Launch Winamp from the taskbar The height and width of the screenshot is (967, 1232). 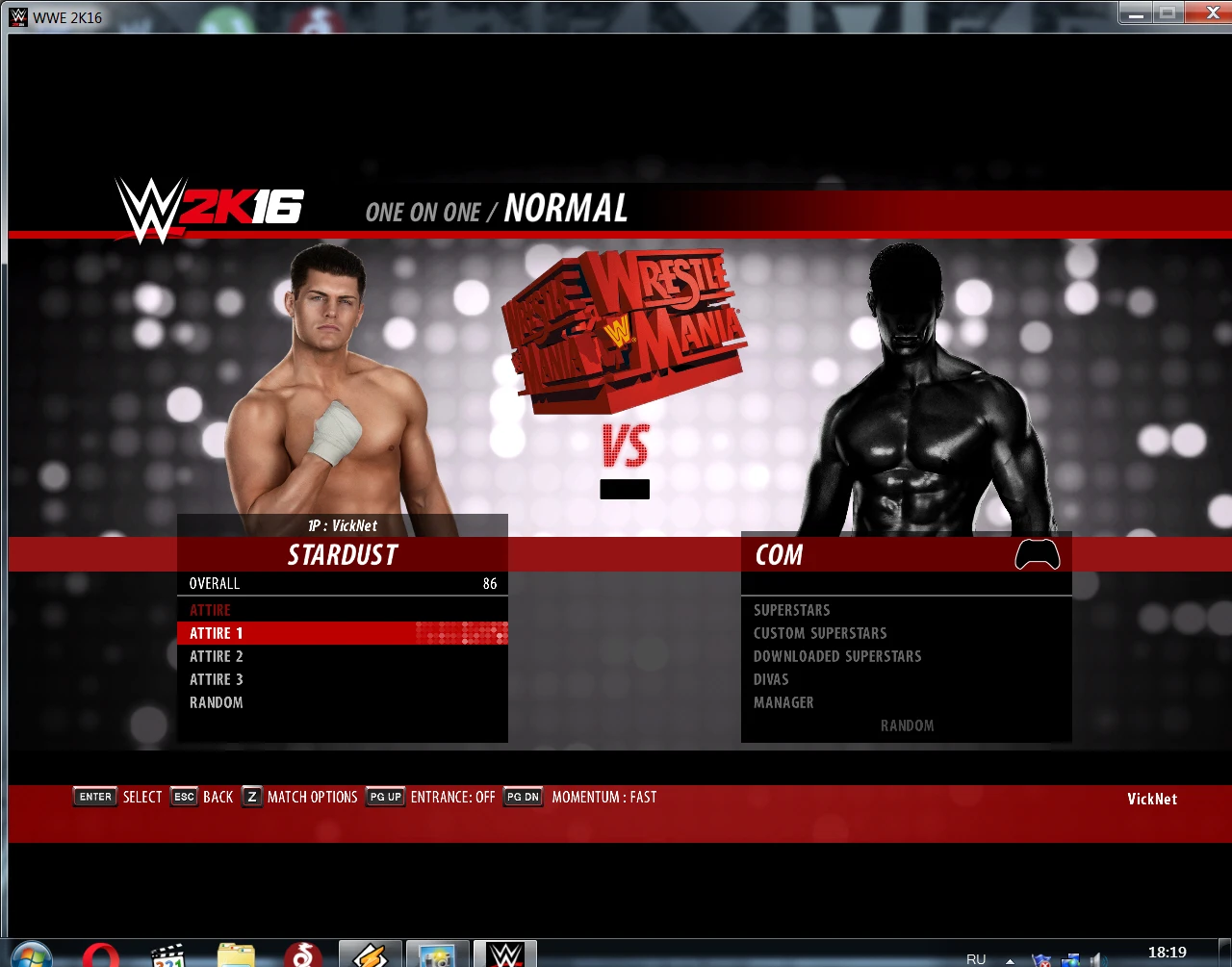click(370, 954)
